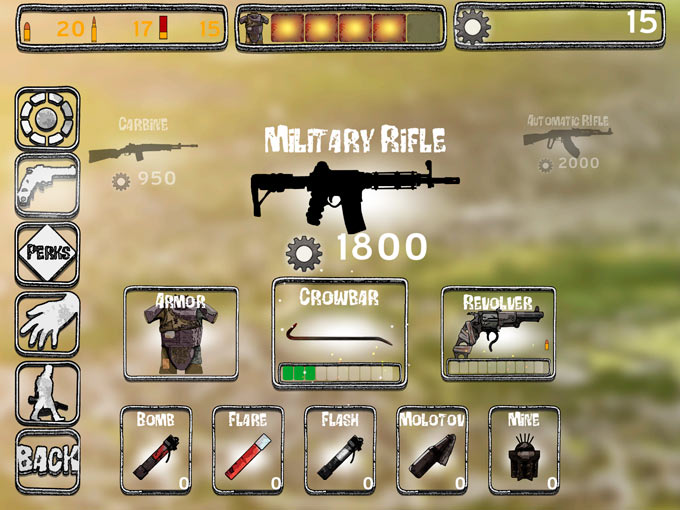
Task: Switch to the revolver weapons tab
Action: pos(47,186)
